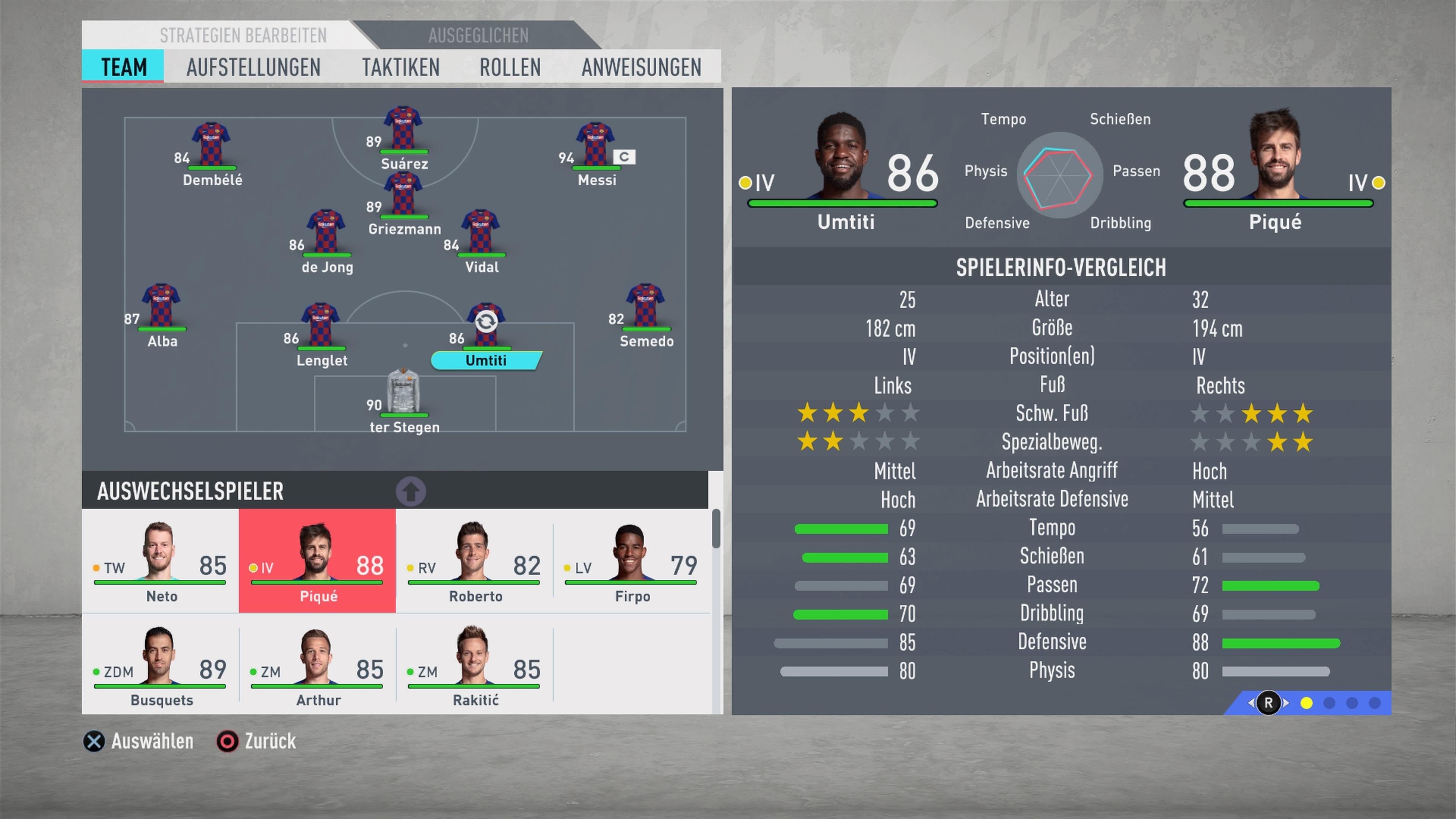Go to the Anweisungen tab

(641, 67)
